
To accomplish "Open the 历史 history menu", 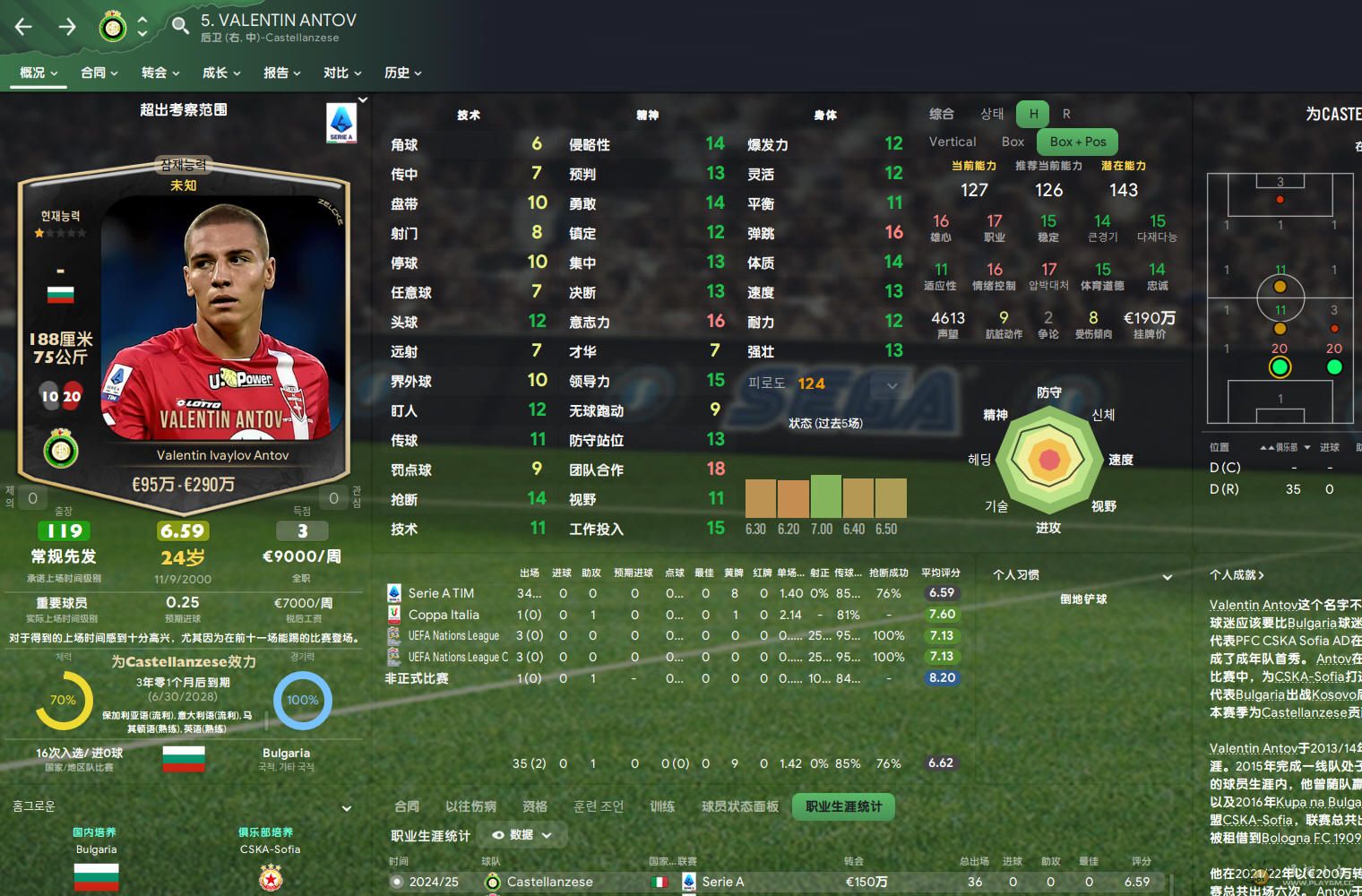I will tap(402, 73).
